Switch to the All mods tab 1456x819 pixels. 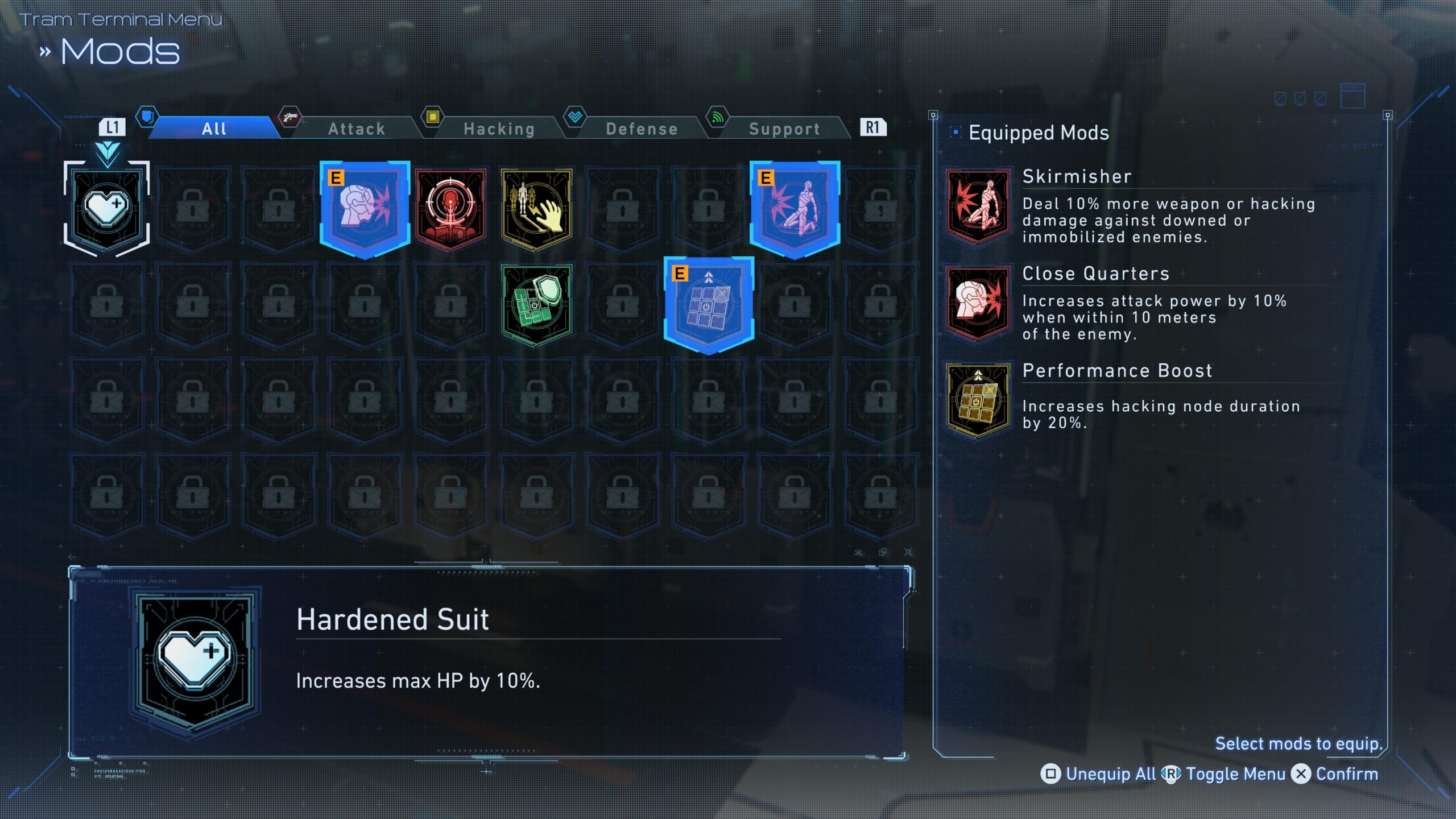click(214, 129)
